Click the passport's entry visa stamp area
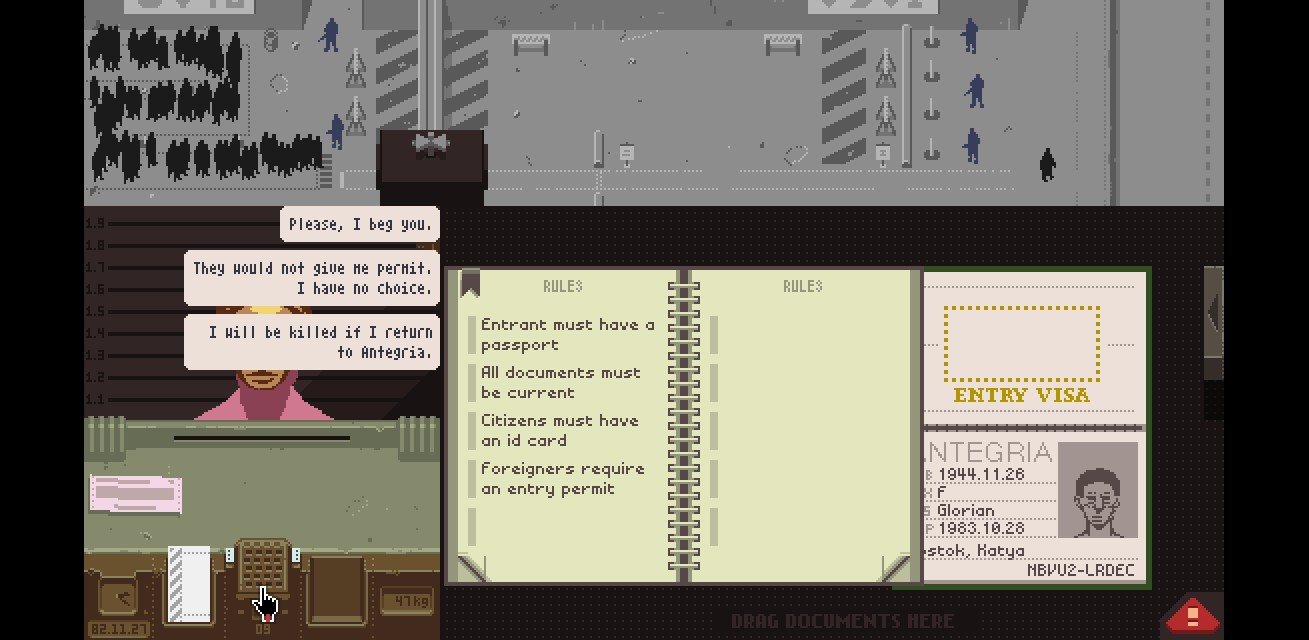 pyautogui.click(x=1021, y=345)
